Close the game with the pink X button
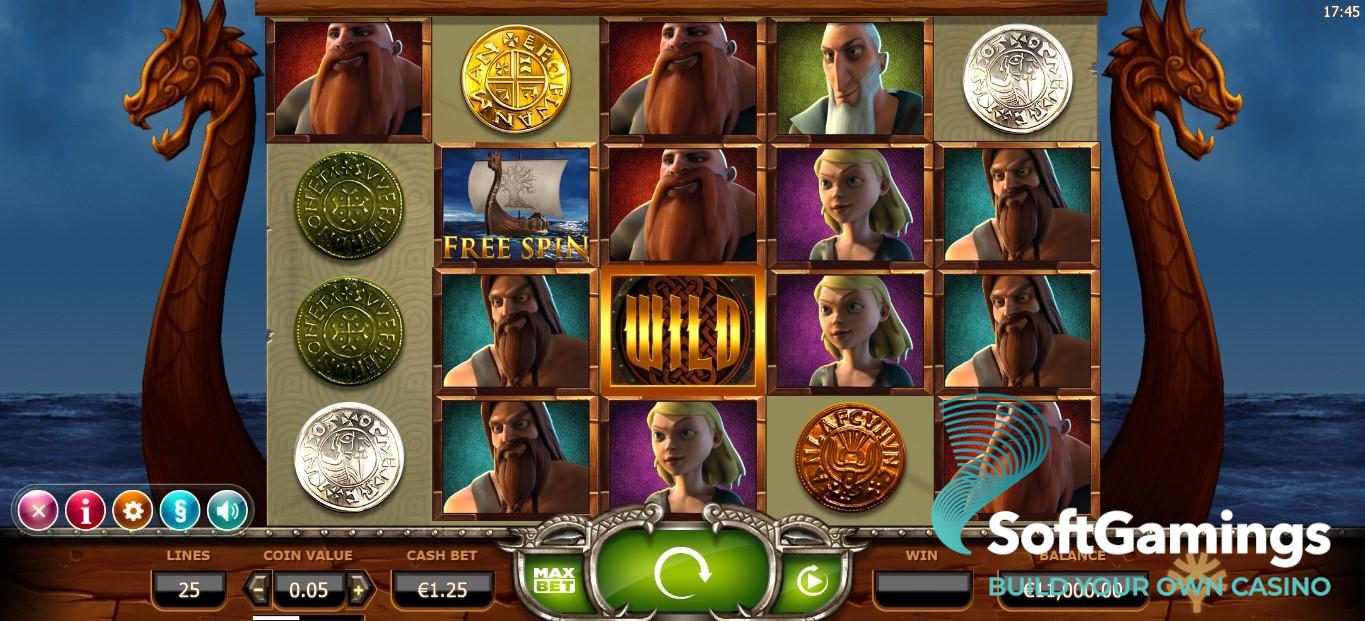 click(x=38, y=511)
